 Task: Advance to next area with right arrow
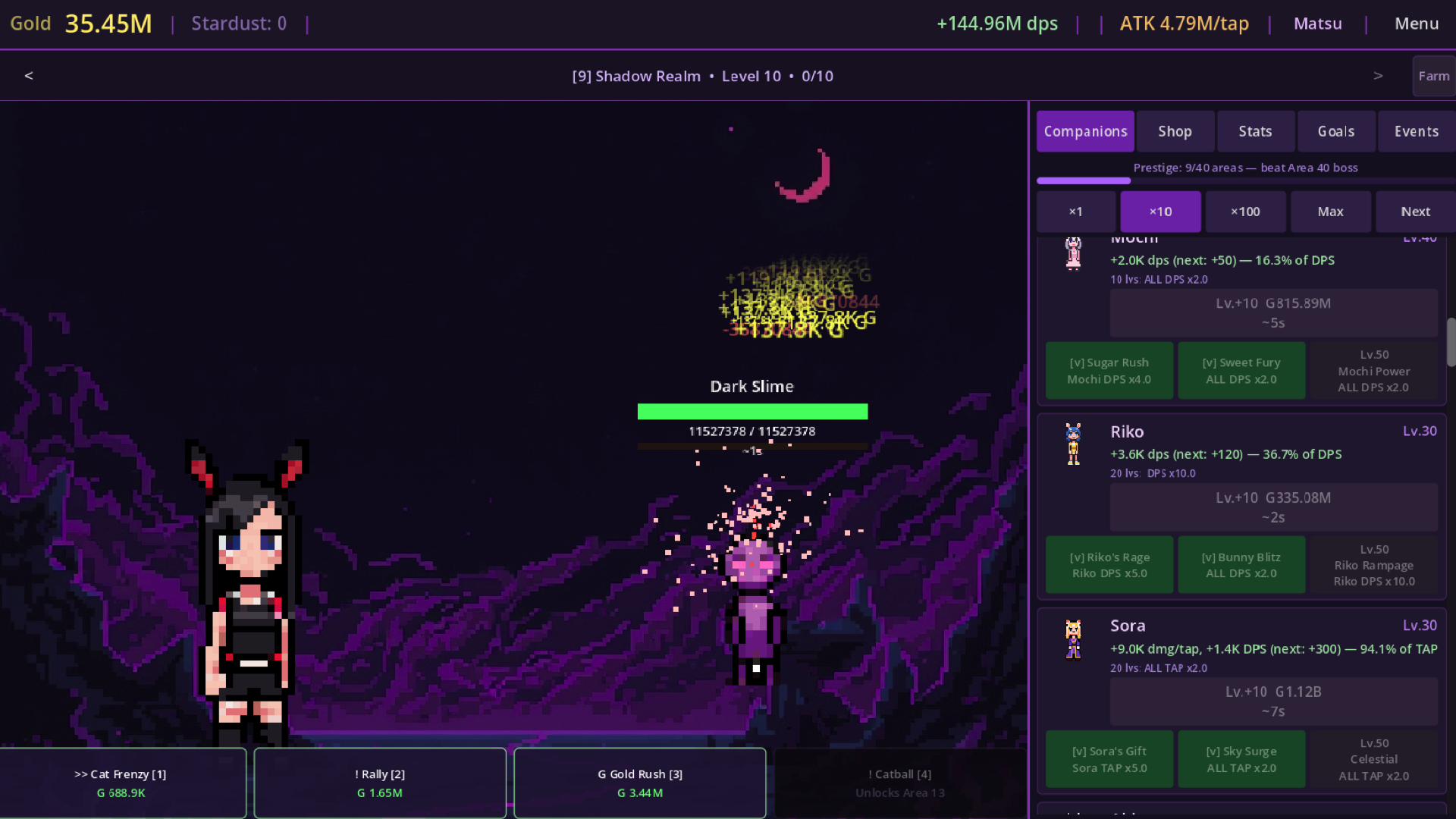pos(1378,76)
